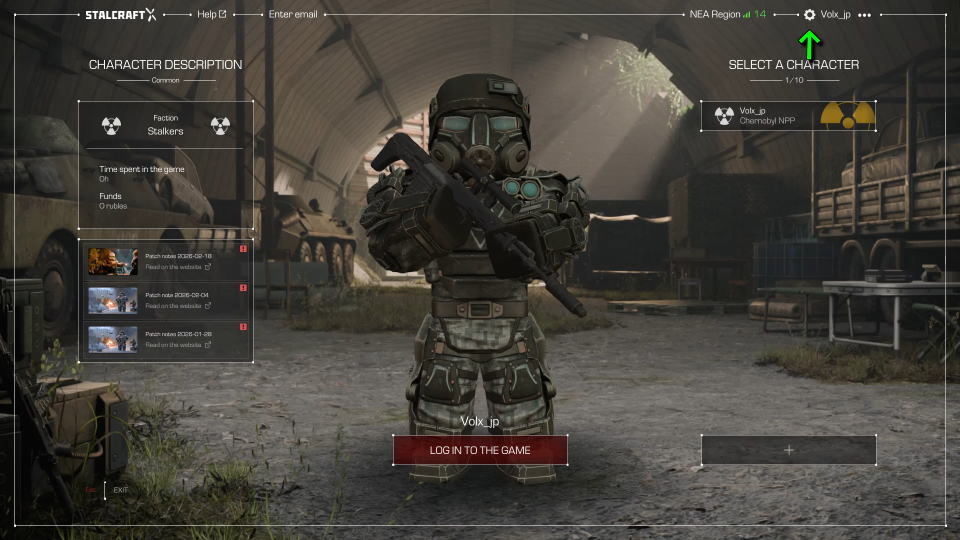Add a new character slot
This screenshot has height=540, width=960.
click(788, 450)
